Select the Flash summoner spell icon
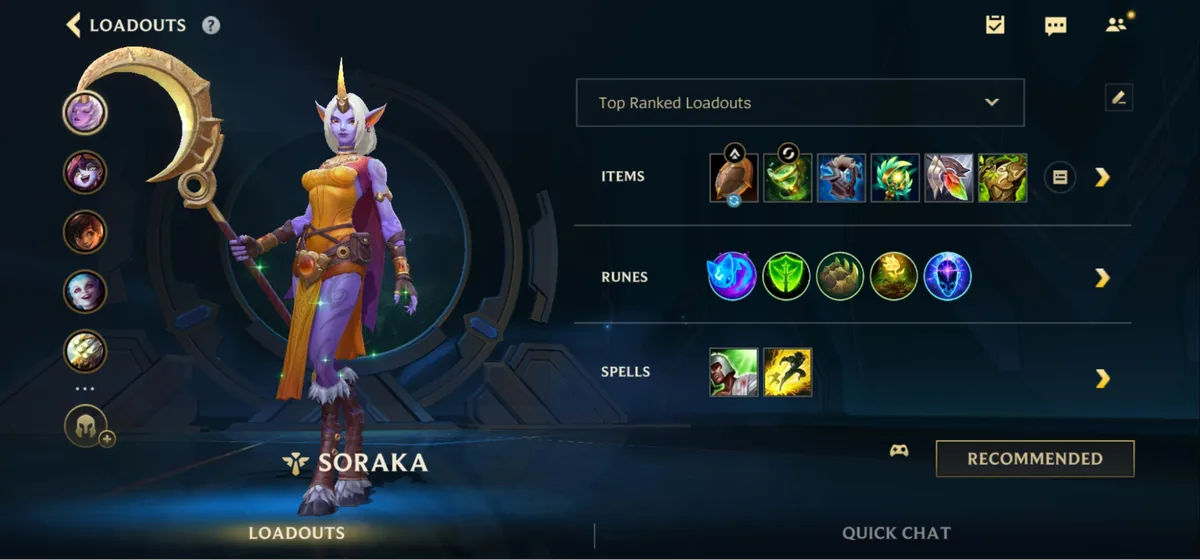The height and width of the screenshot is (560, 1200). tap(788, 372)
